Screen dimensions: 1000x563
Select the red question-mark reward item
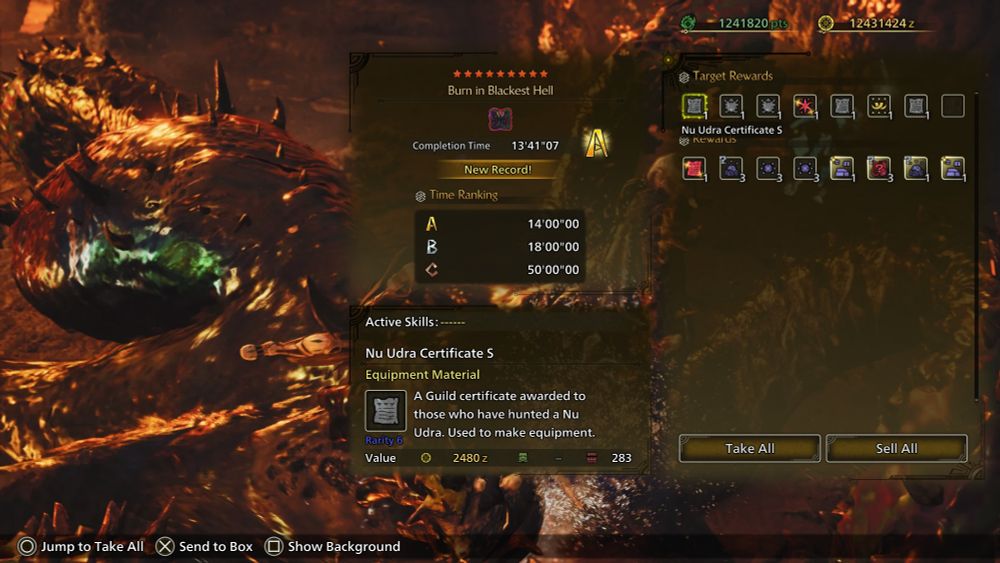pos(879,168)
